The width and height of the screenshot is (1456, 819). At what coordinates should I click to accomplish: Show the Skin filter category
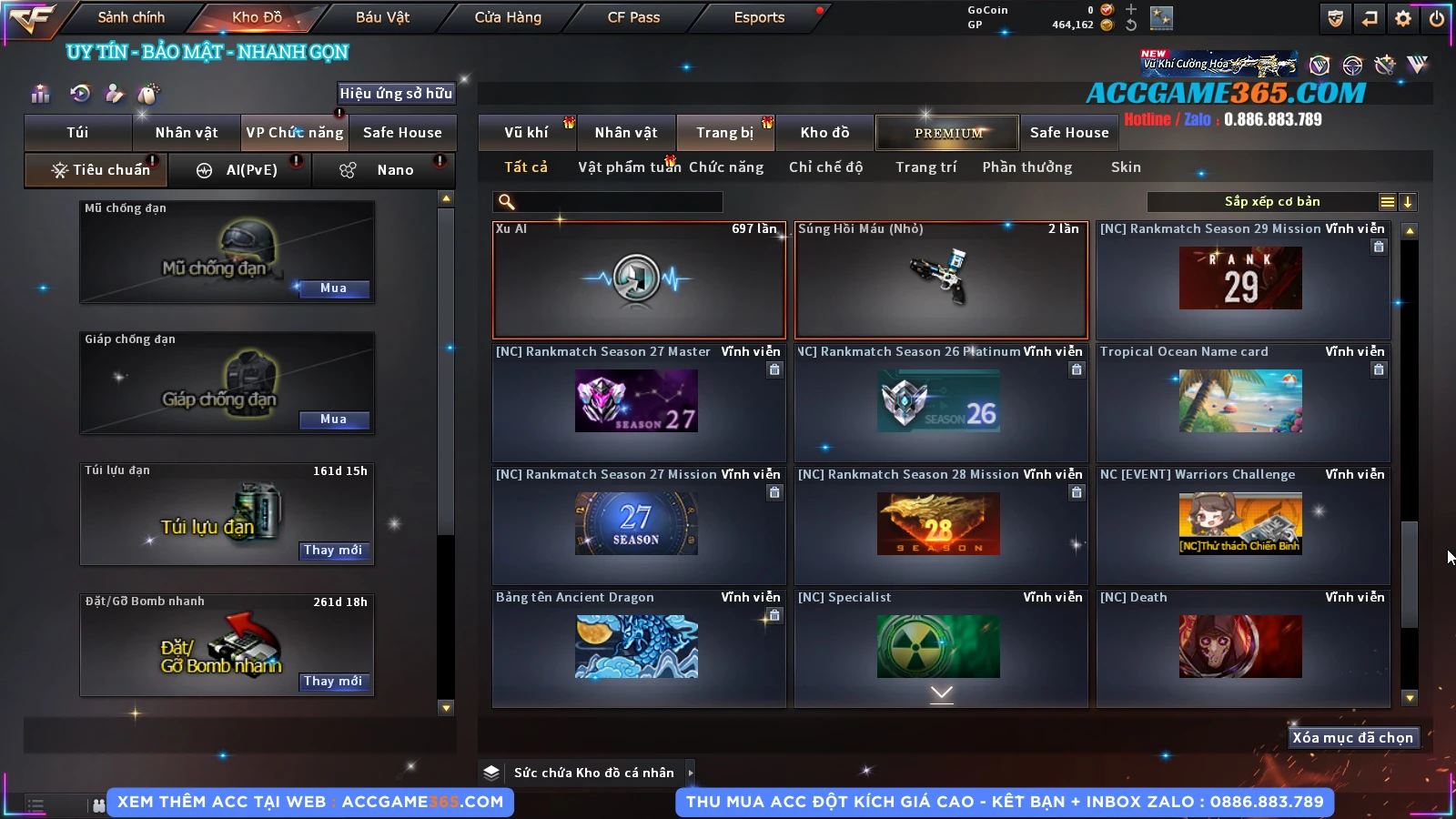tap(1126, 167)
